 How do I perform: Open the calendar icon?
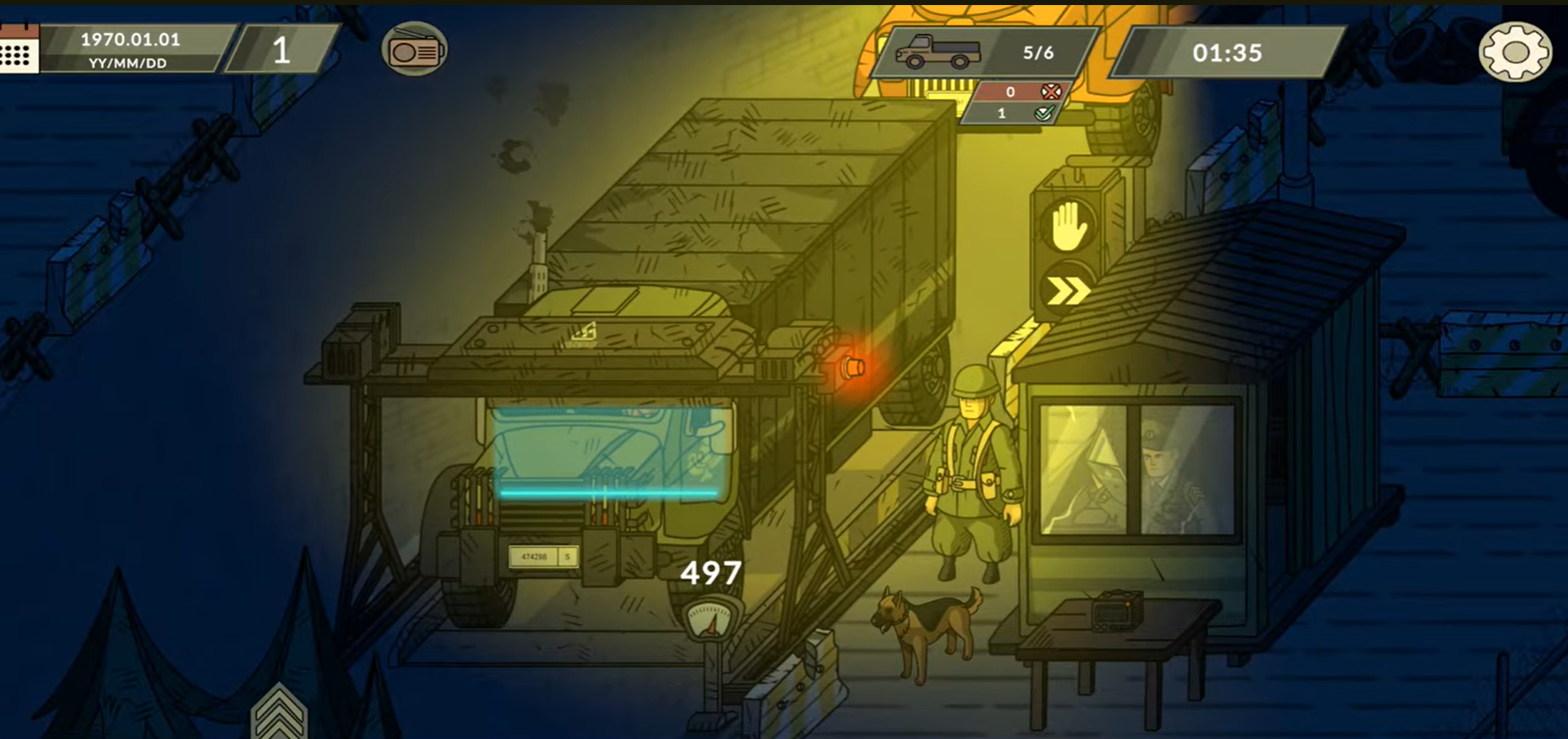(18, 50)
